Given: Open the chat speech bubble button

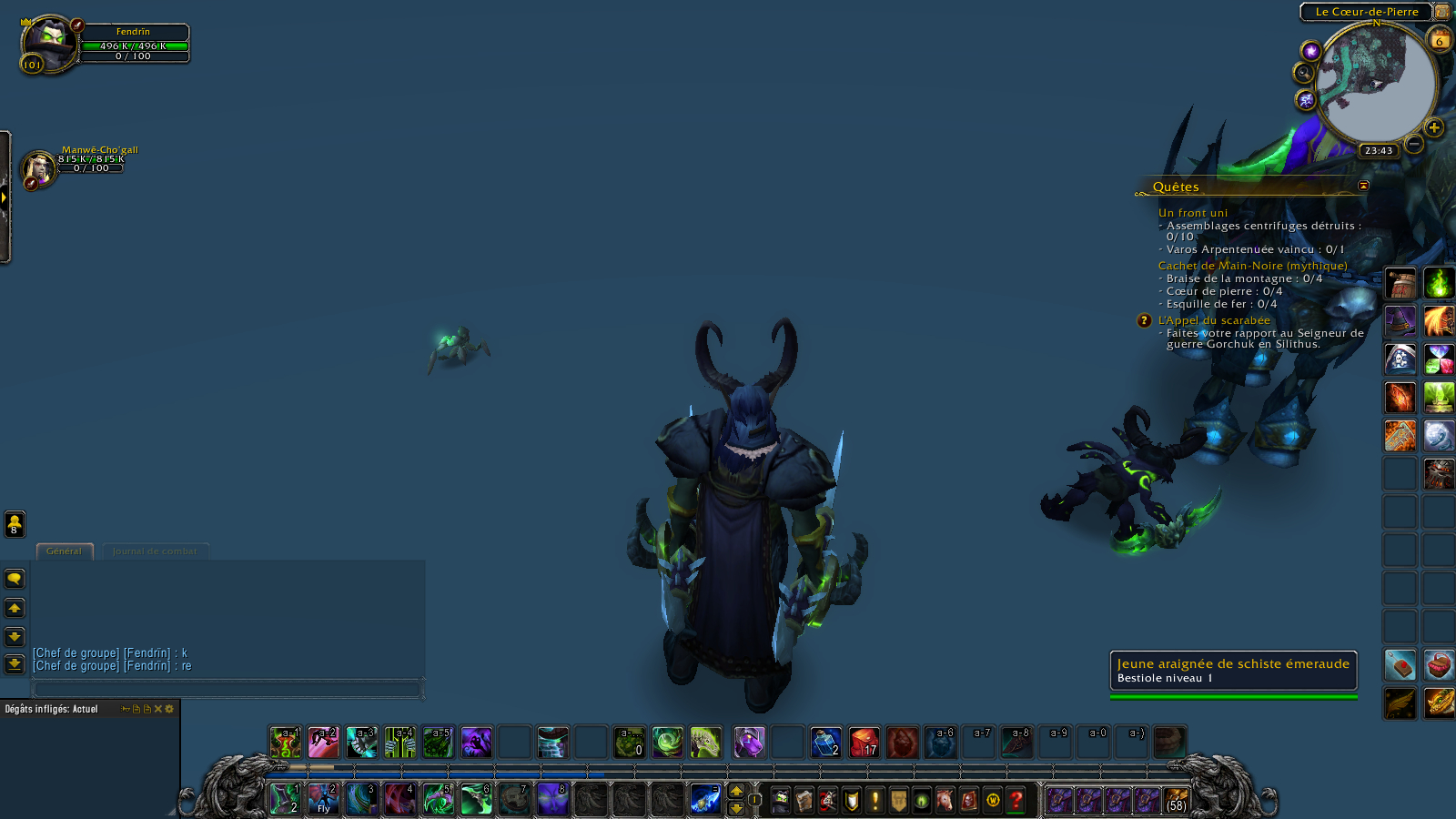Looking at the screenshot, I should (15, 579).
